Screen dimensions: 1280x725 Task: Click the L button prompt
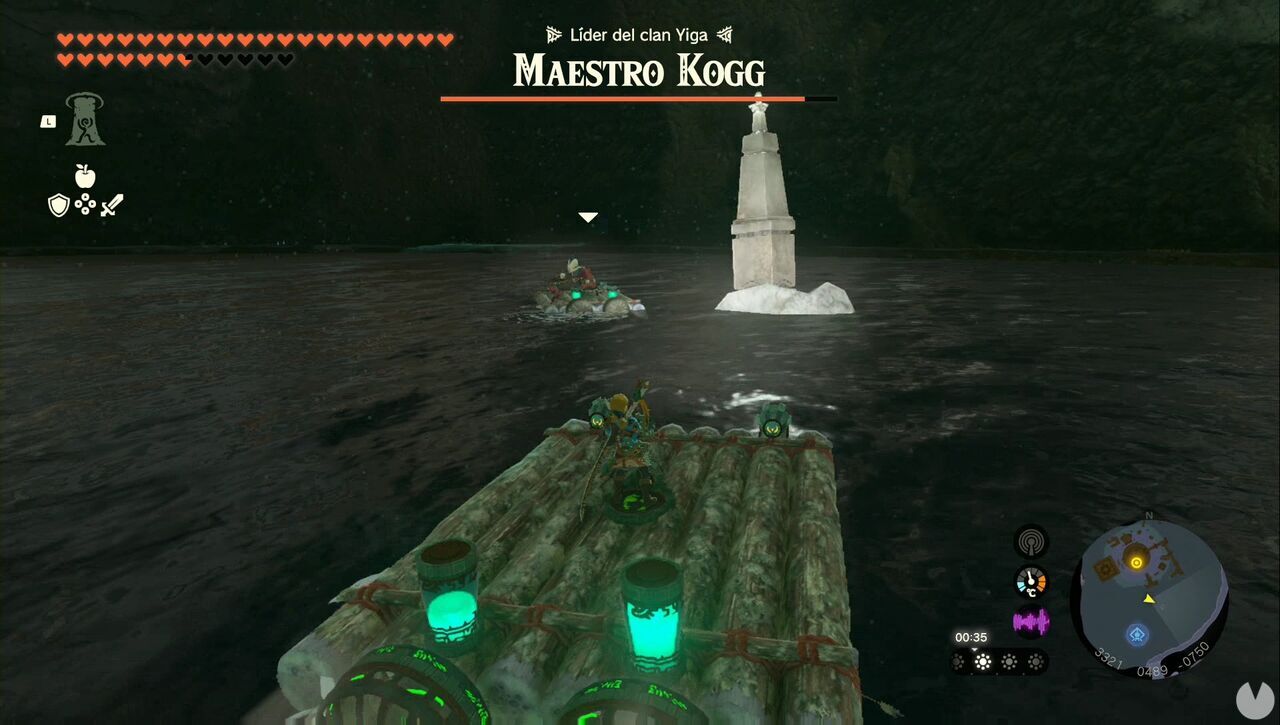(47, 120)
